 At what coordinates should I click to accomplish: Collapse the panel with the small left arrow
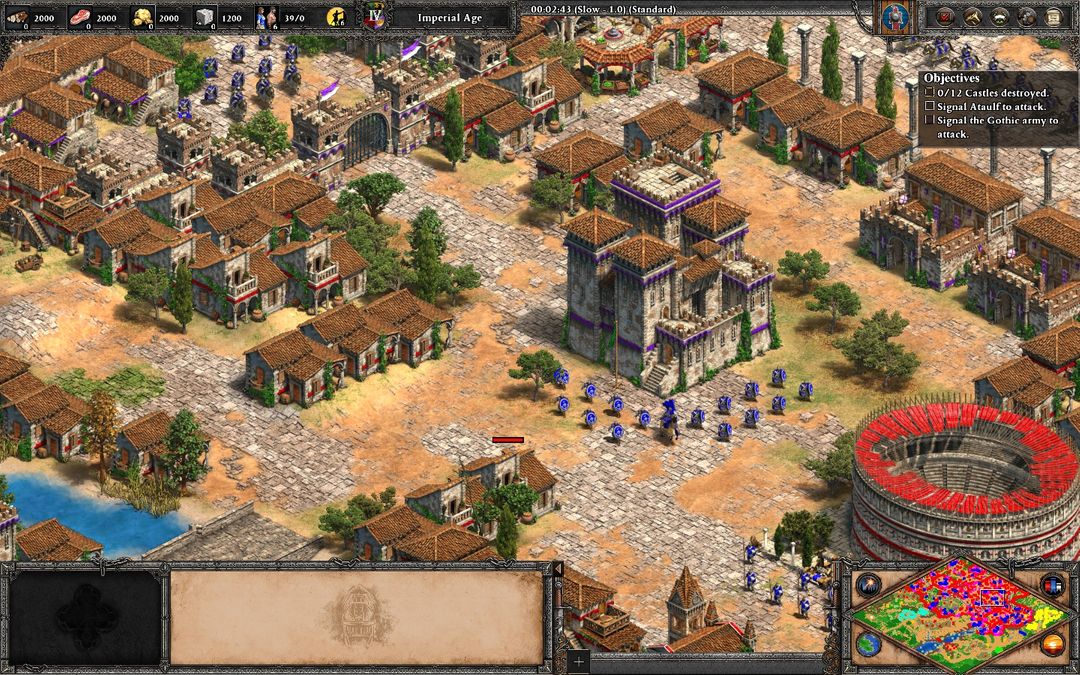(559, 570)
